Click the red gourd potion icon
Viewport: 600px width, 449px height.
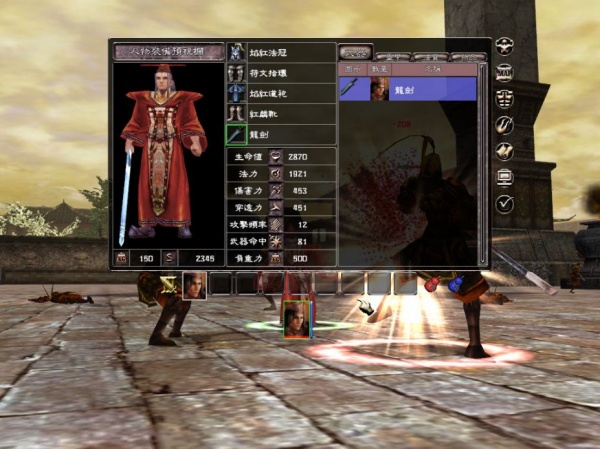pyautogui.click(x=432, y=285)
